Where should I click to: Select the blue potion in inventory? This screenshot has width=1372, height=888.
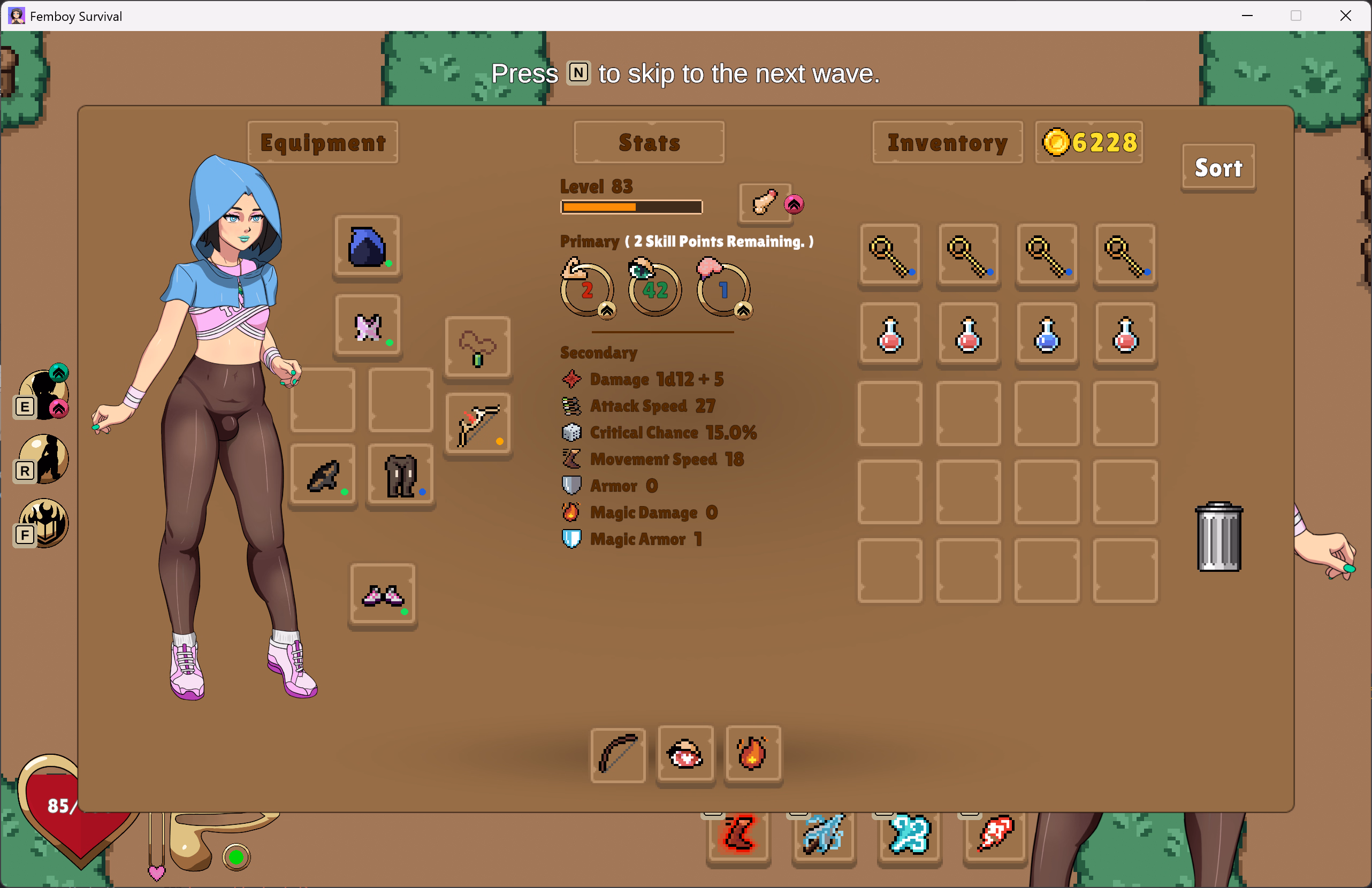1047,335
